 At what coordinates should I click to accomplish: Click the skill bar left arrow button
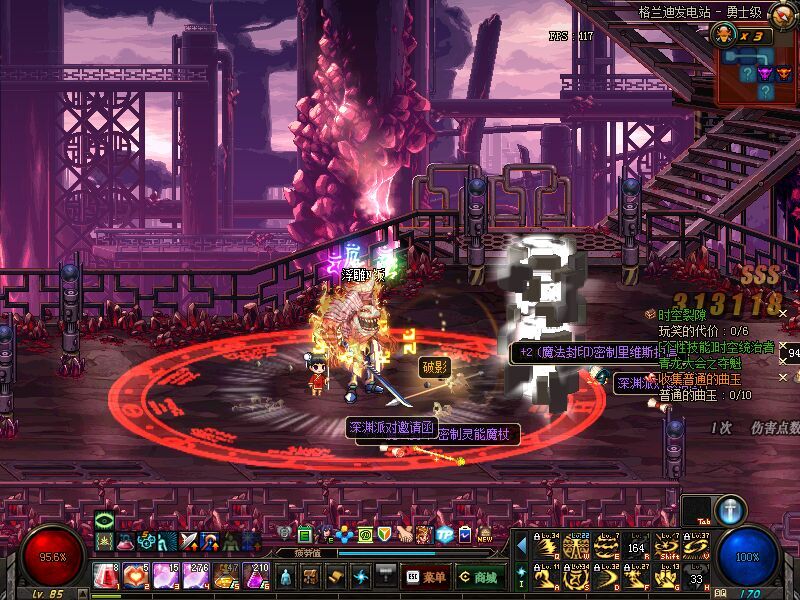(521, 546)
